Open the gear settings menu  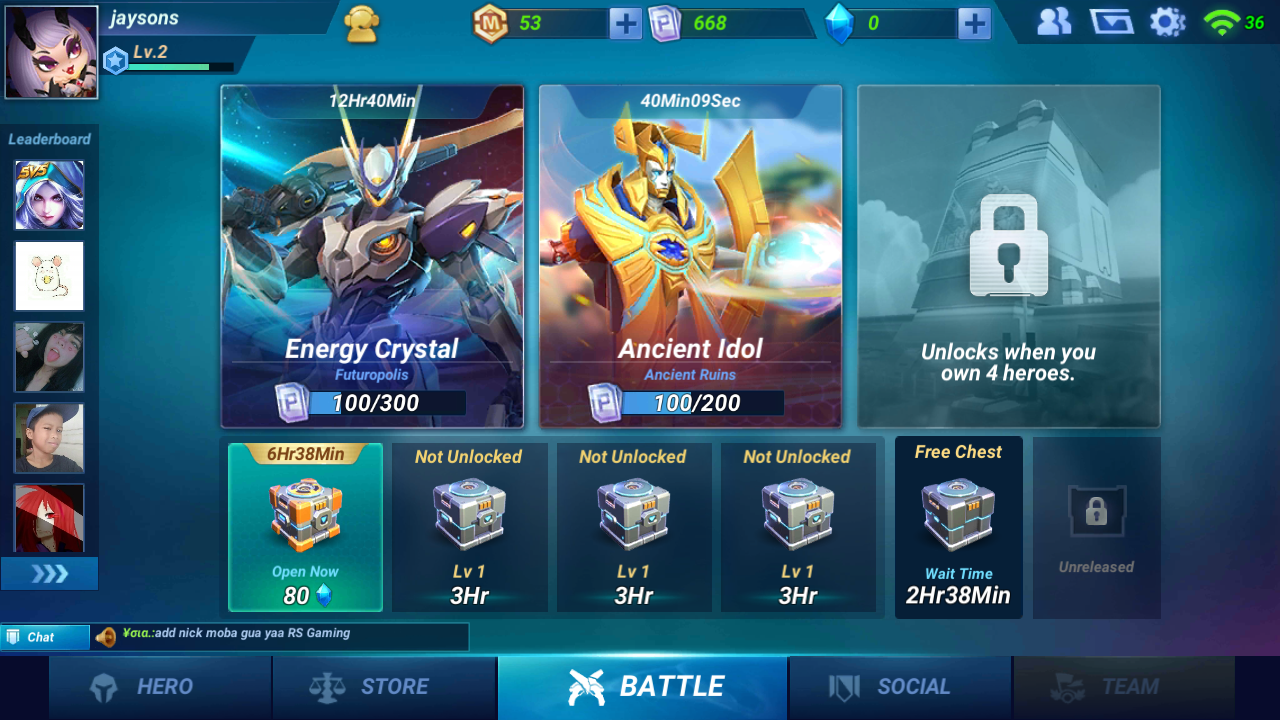point(1167,22)
